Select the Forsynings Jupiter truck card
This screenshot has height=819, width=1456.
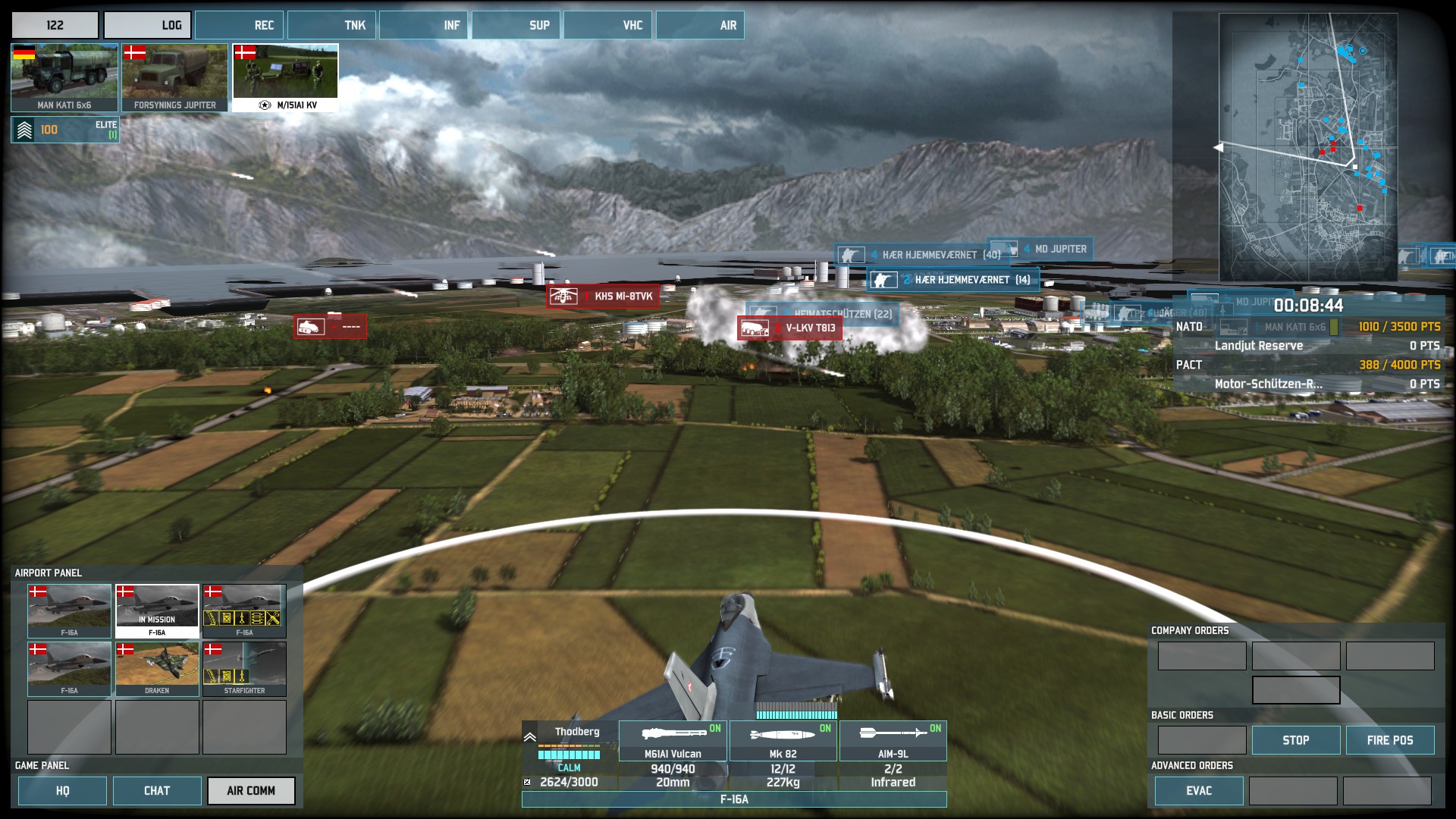pyautogui.click(x=174, y=77)
